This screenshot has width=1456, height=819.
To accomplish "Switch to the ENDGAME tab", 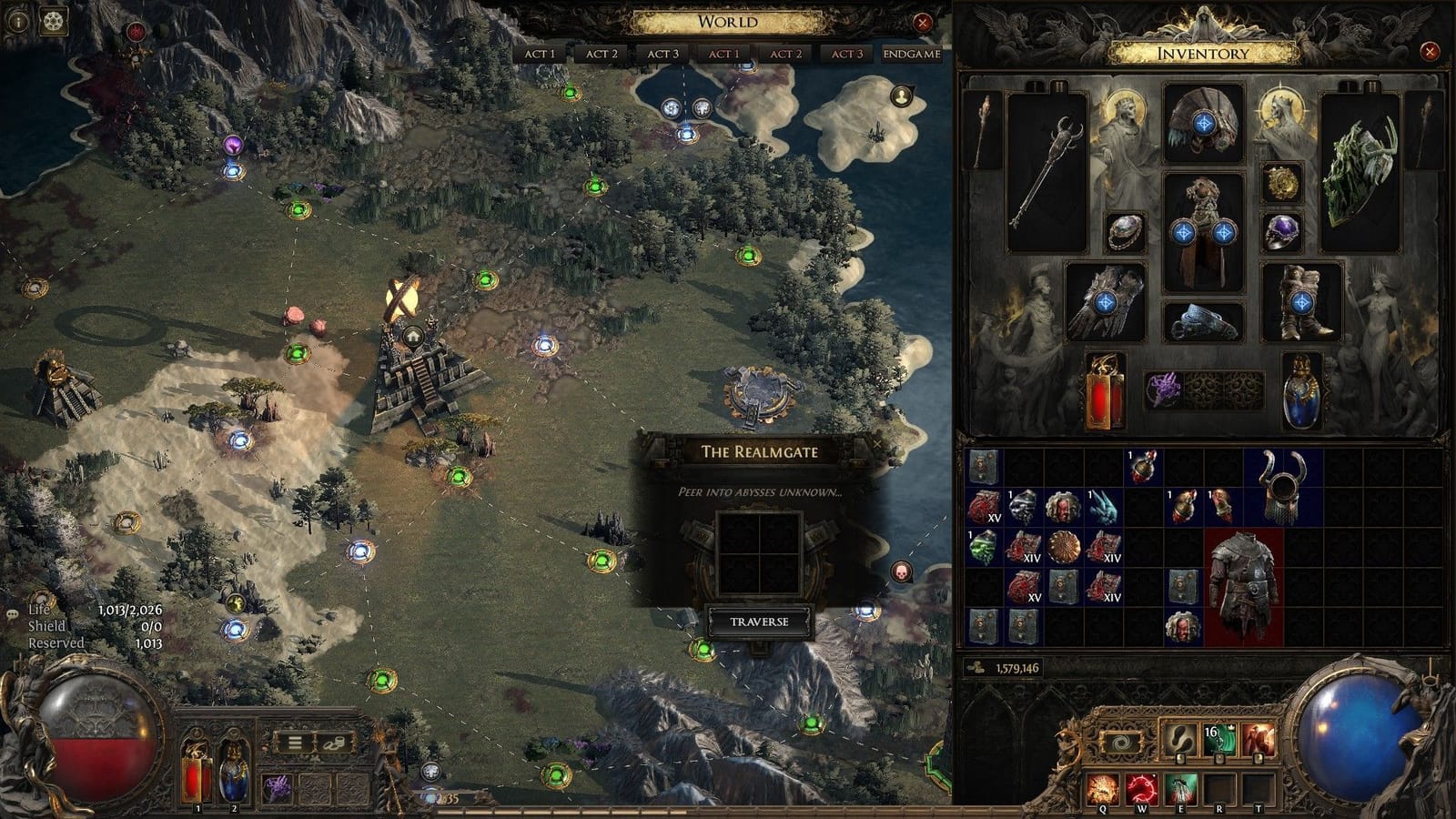I will (910, 53).
